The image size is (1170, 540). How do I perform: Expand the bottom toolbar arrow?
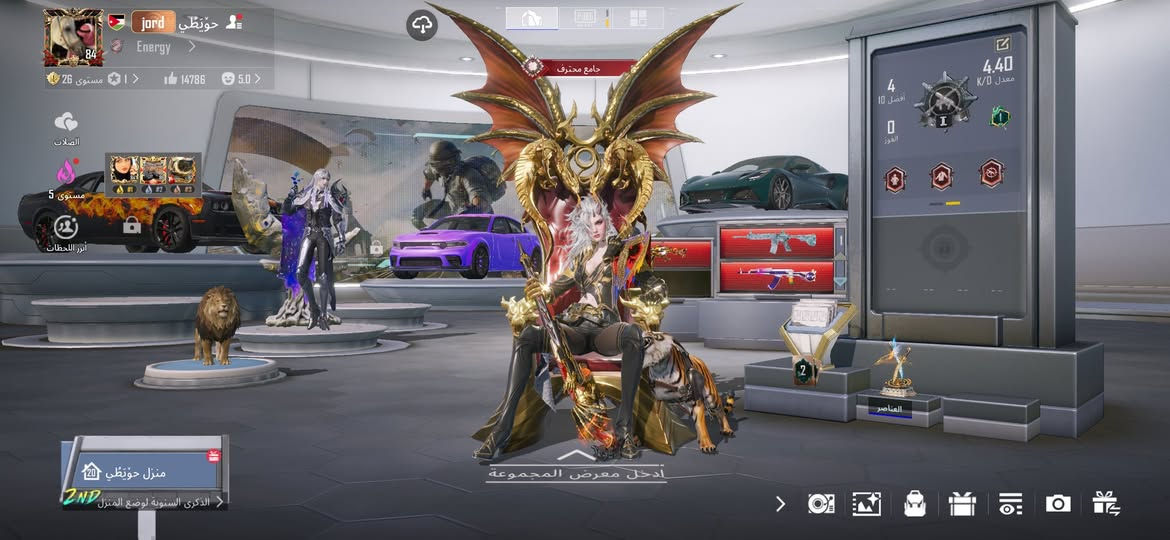tap(781, 503)
